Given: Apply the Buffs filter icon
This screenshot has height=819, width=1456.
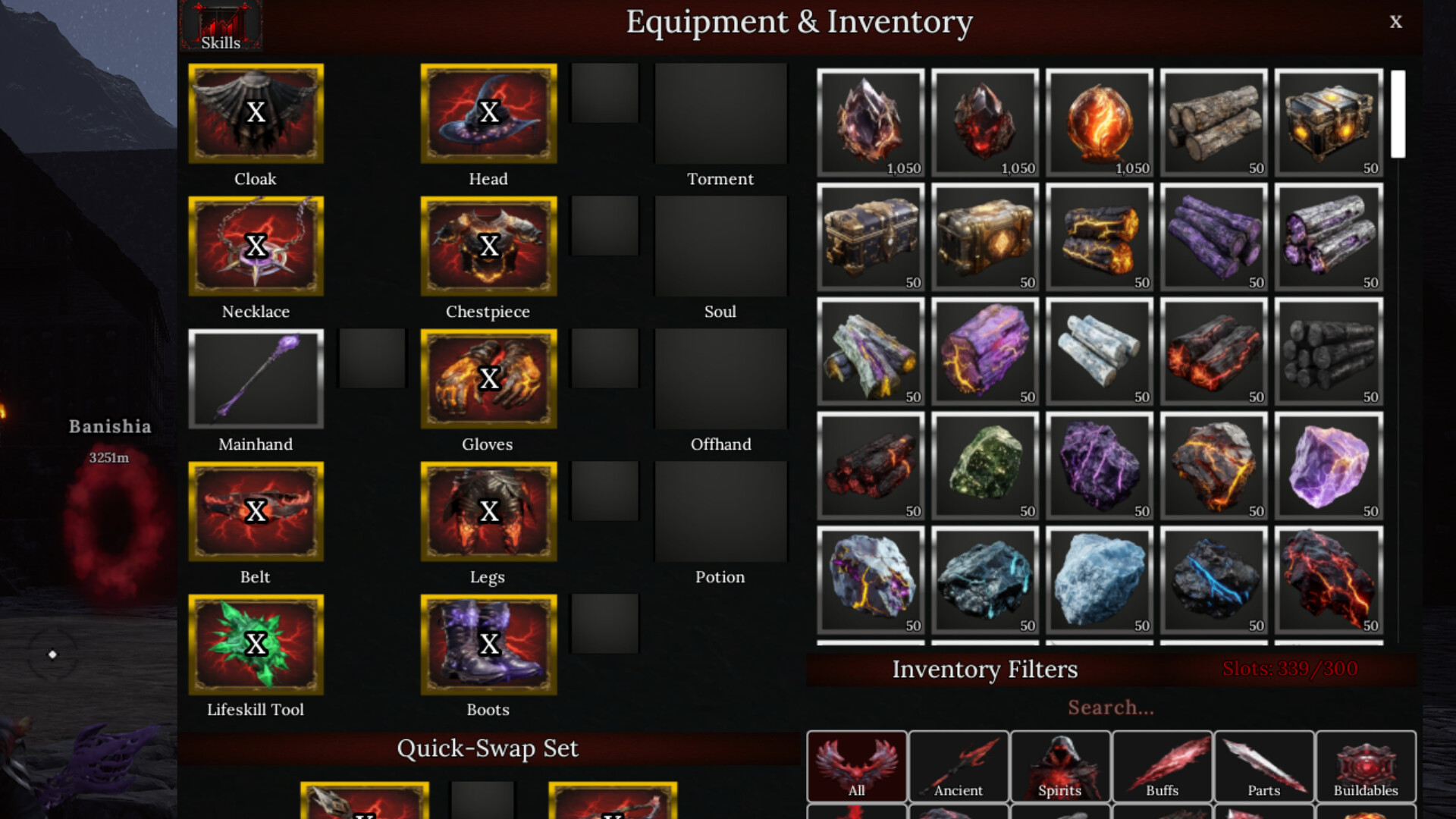Looking at the screenshot, I should pyautogui.click(x=1163, y=766).
